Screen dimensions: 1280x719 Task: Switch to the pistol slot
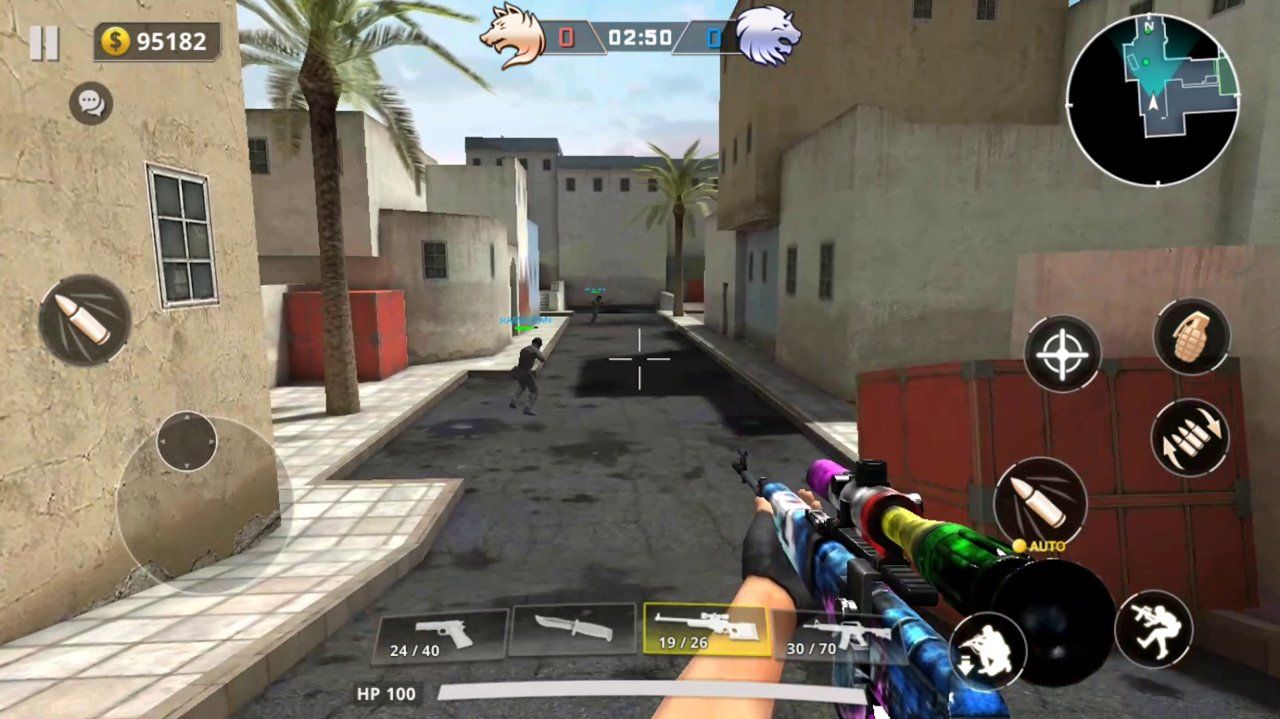point(440,636)
